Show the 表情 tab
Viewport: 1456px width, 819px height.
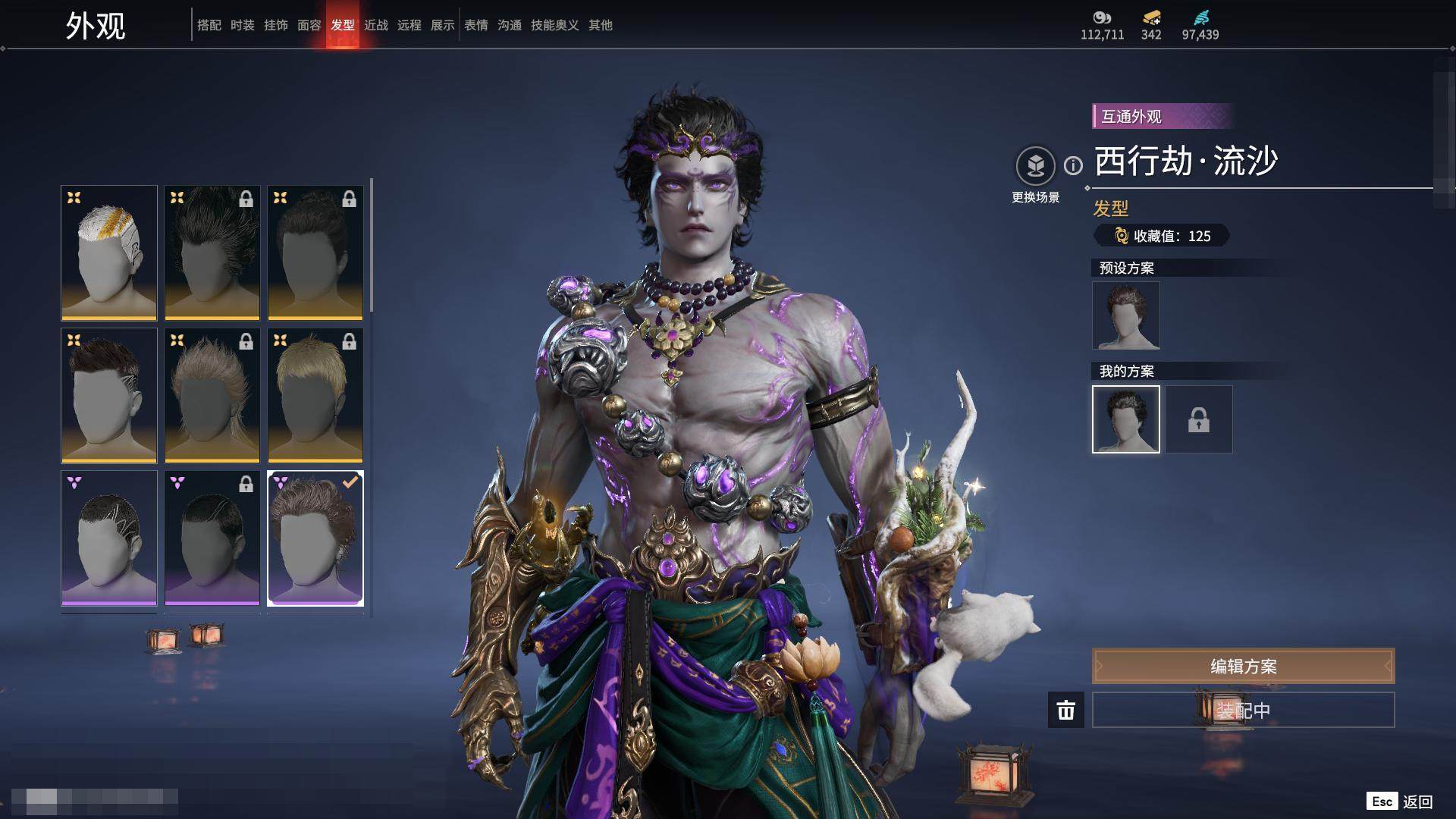(x=476, y=25)
